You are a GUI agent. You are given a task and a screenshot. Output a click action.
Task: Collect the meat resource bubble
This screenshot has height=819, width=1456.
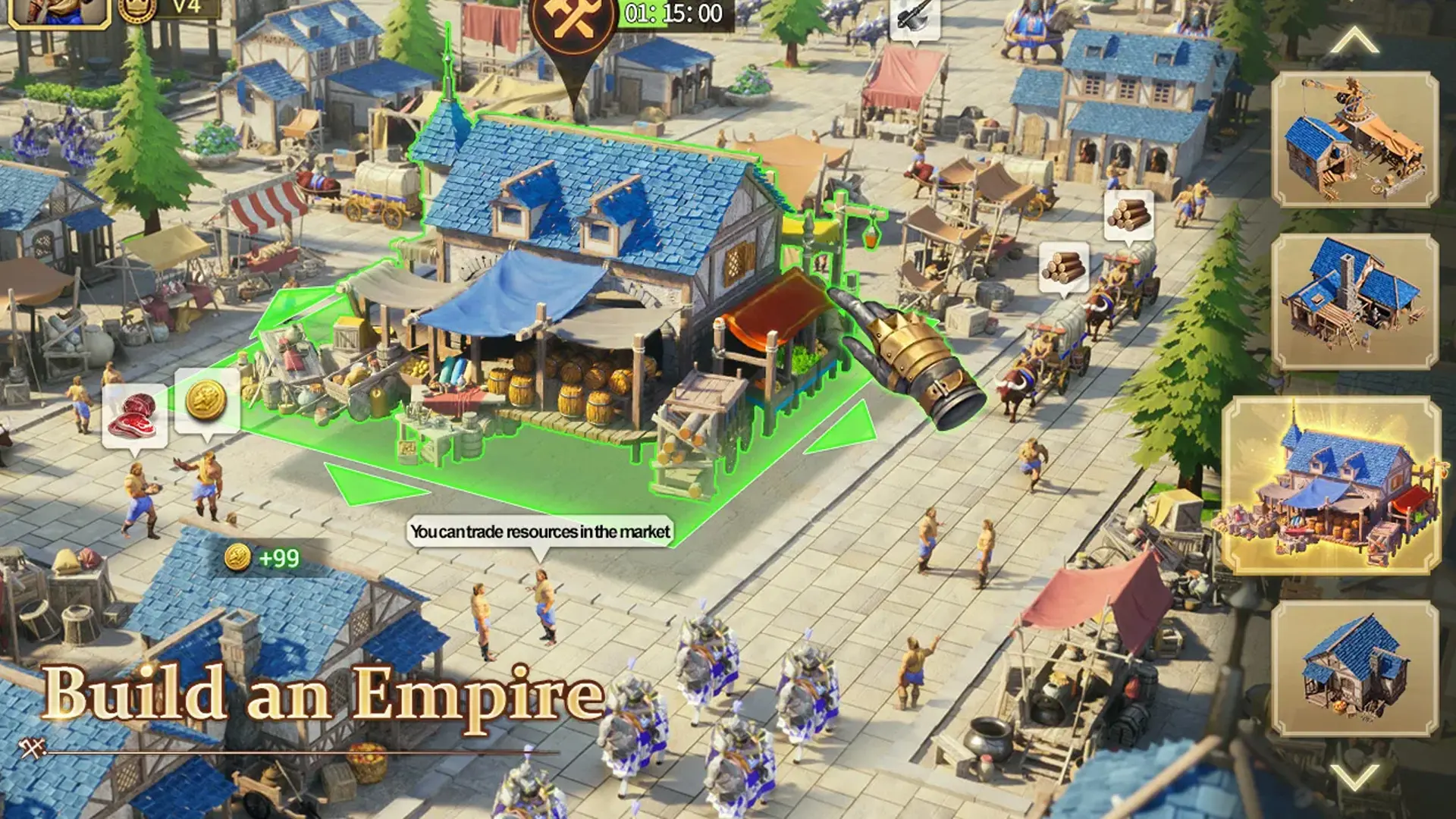click(x=135, y=416)
